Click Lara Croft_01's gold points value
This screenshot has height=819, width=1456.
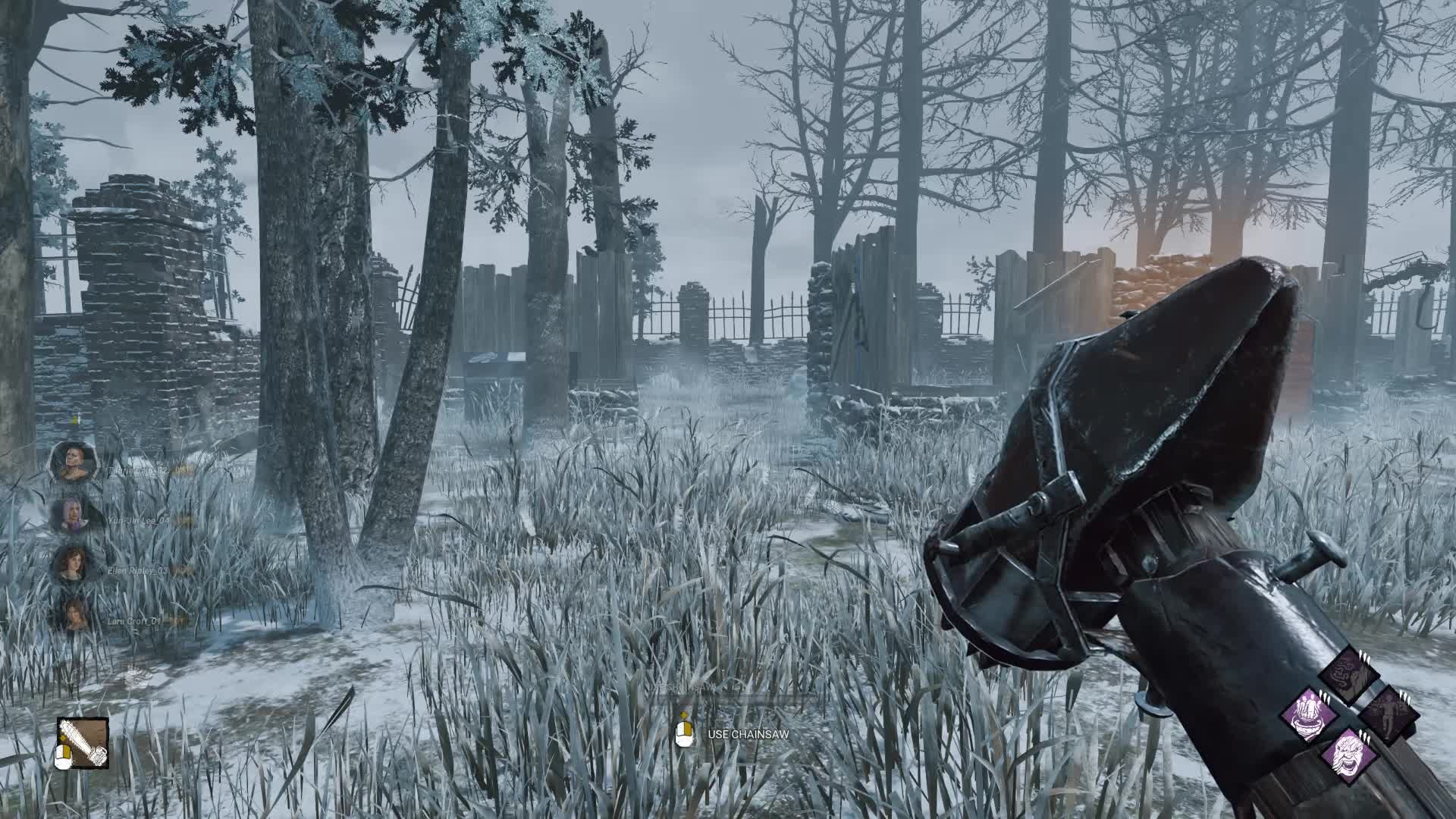pyautogui.click(x=179, y=621)
